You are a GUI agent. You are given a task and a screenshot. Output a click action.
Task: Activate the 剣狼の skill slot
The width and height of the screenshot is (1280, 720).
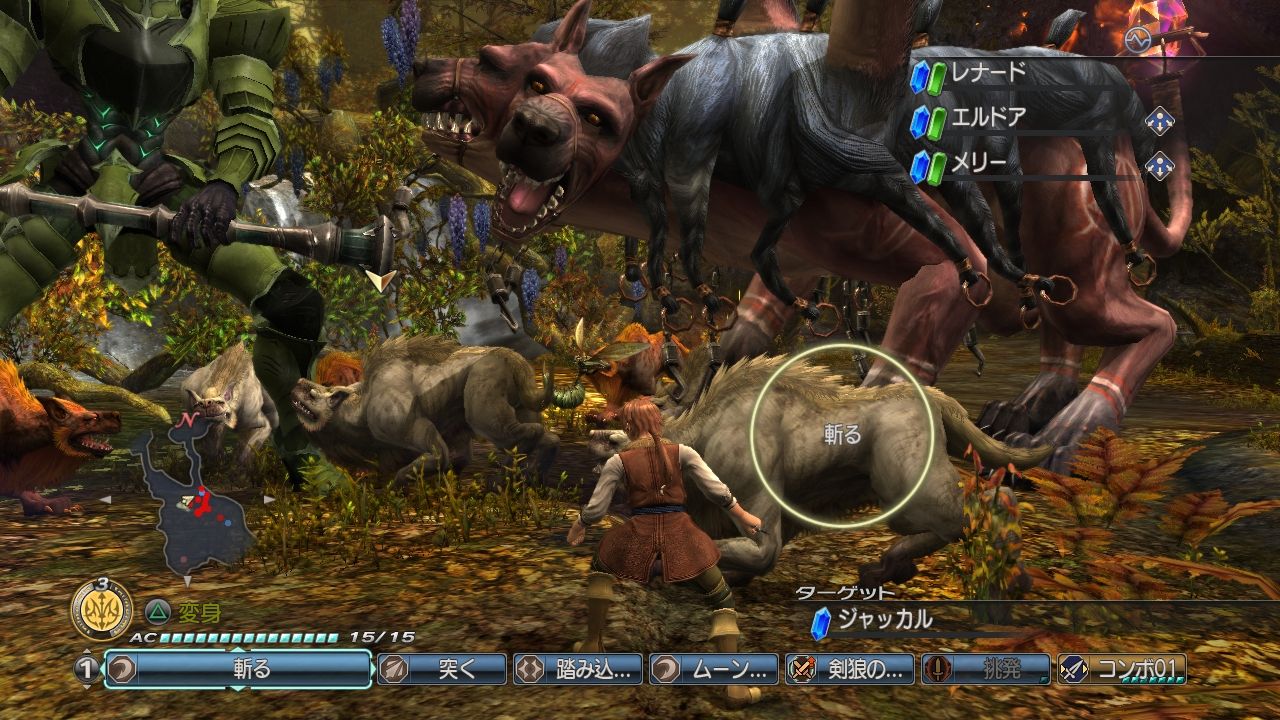click(x=850, y=669)
